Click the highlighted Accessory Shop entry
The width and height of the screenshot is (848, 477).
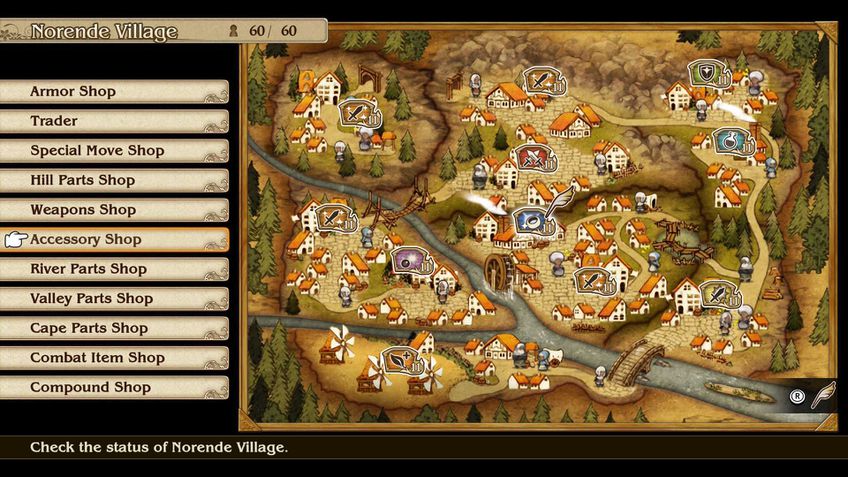pyautogui.click(x=114, y=240)
